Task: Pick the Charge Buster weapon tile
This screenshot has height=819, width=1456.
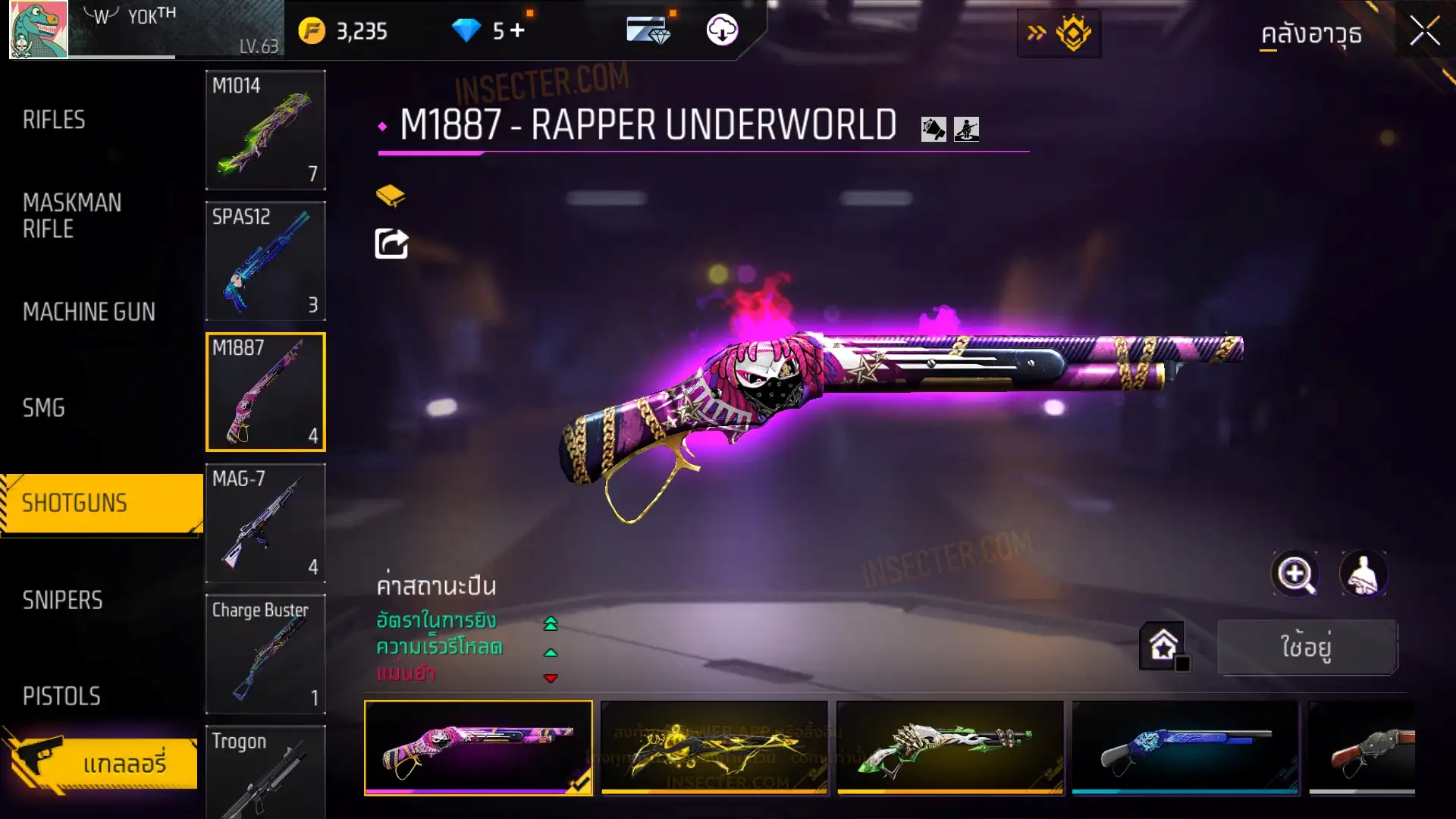Action: click(x=265, y=654)
